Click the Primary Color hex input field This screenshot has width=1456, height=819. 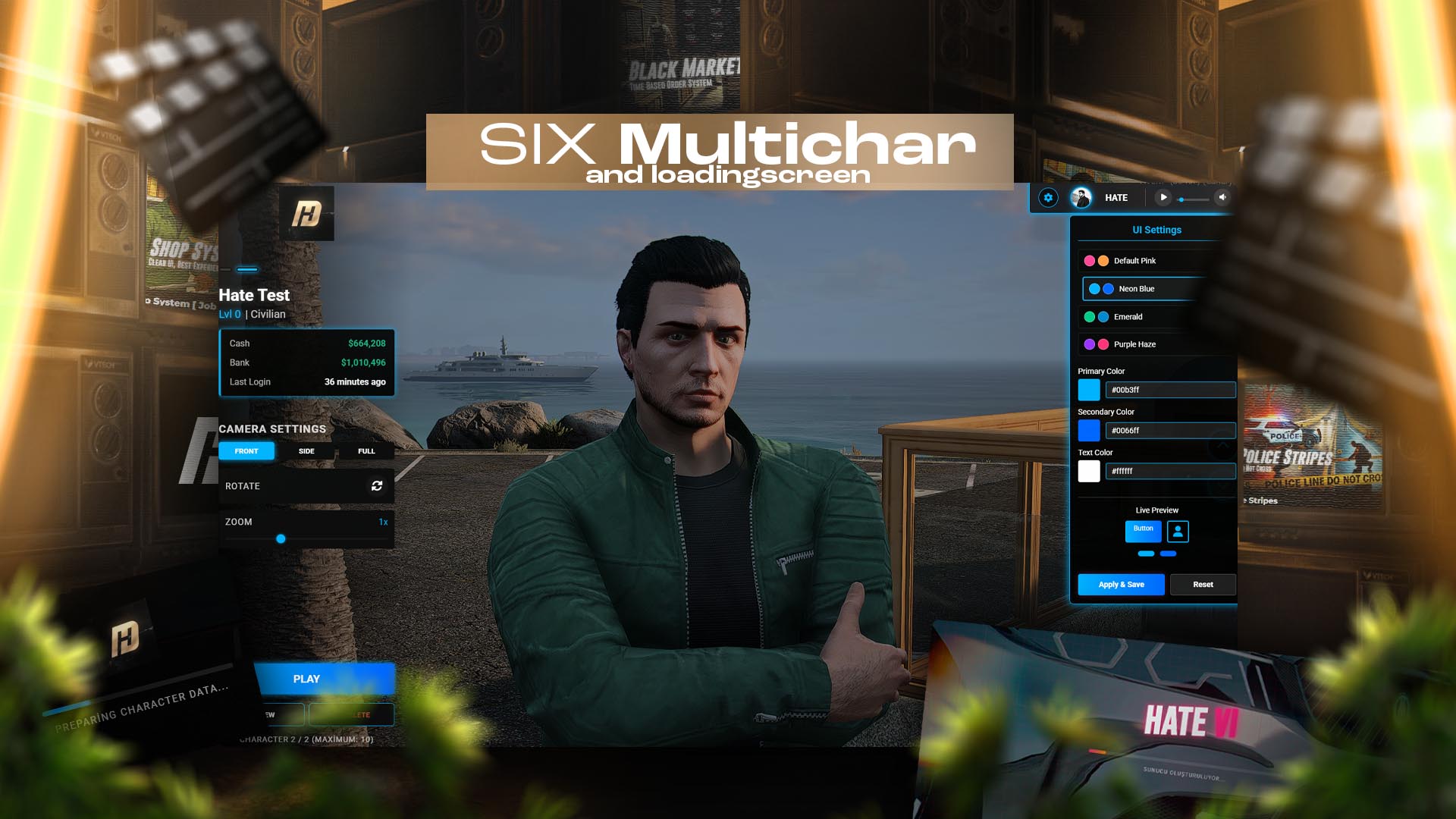1170,389
